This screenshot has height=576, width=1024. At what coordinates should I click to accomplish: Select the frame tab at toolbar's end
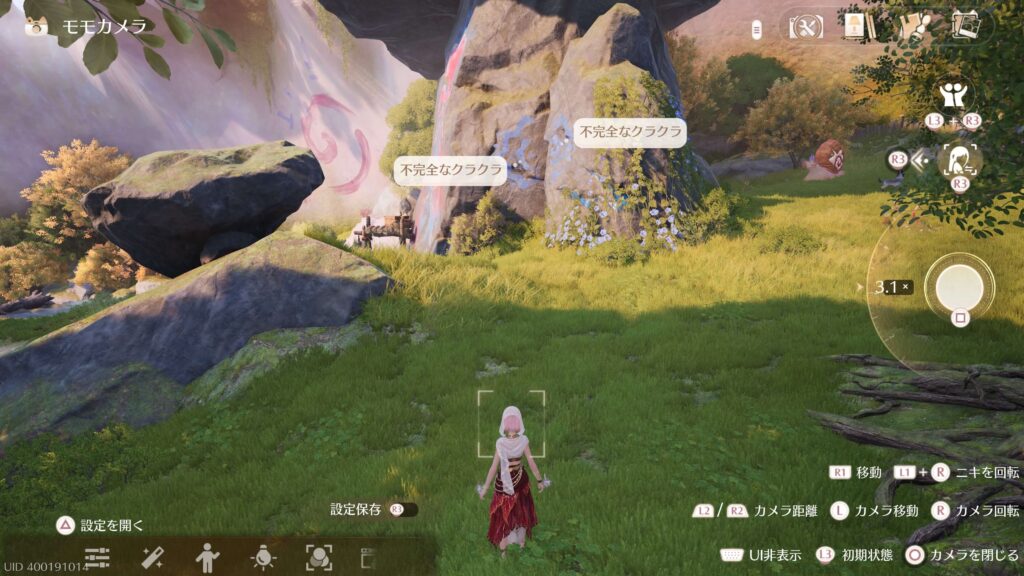pos(366,556)
